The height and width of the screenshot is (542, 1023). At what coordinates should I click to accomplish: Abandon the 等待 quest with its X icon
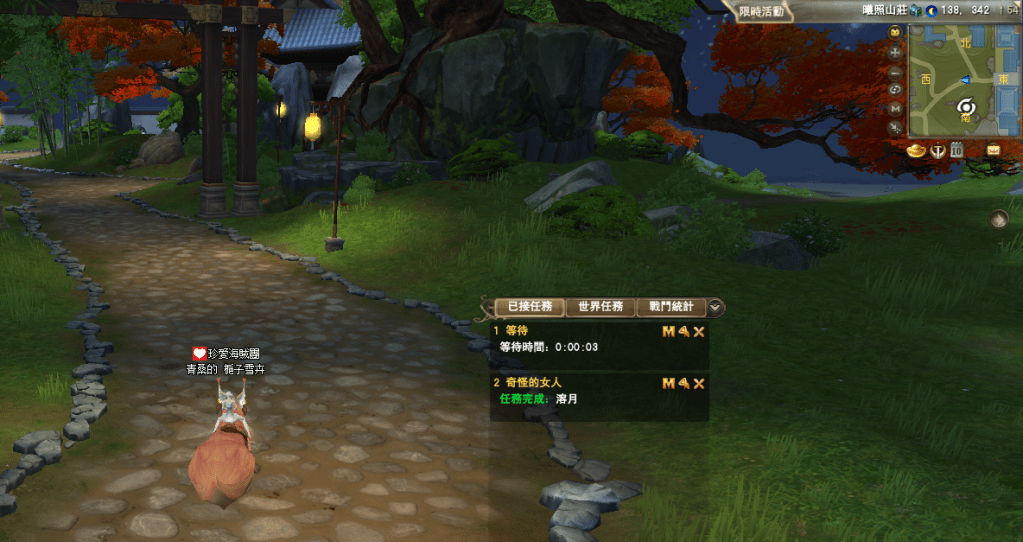point(699,331)
